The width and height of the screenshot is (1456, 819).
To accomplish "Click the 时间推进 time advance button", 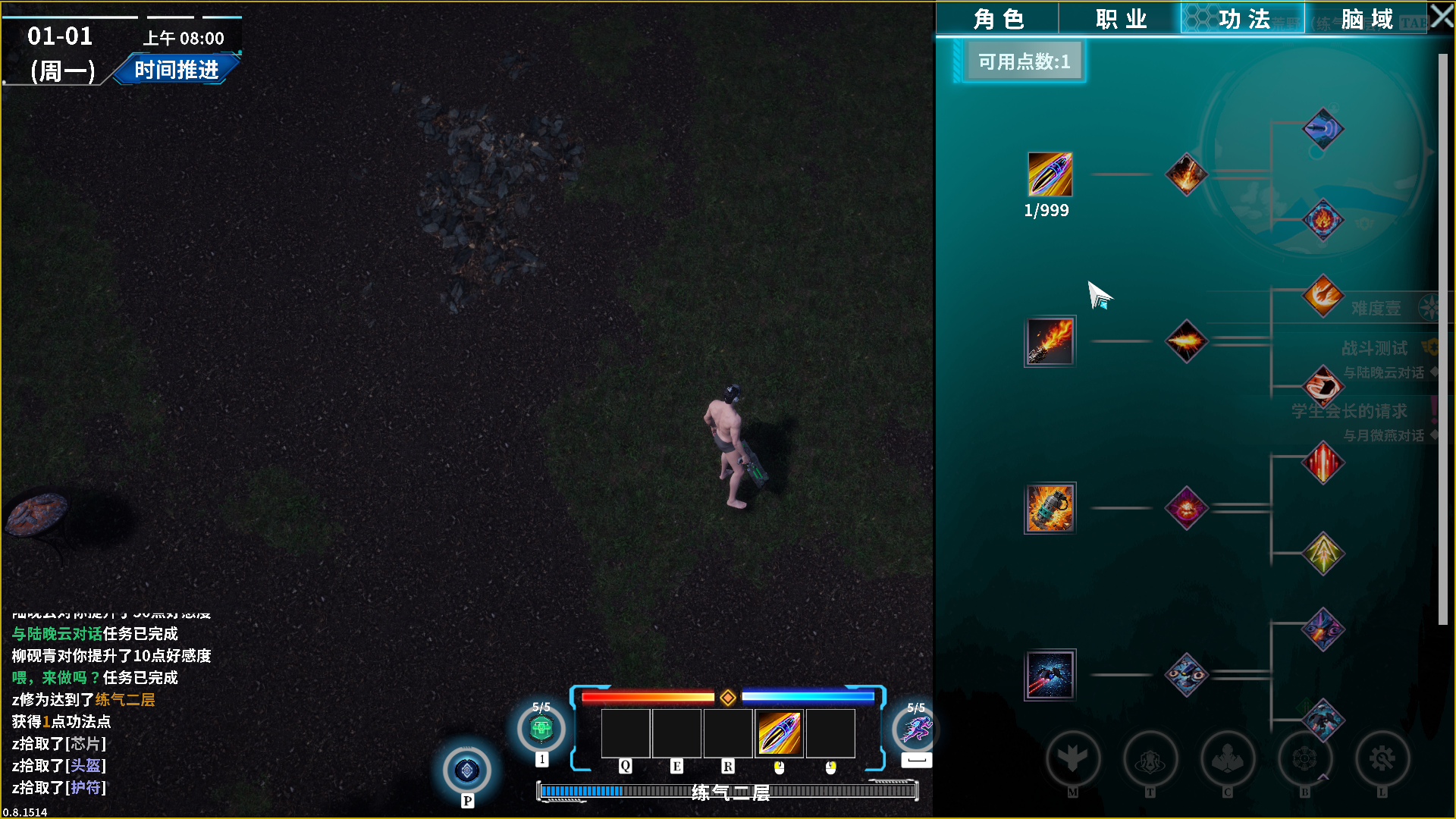I will (177, 70).
